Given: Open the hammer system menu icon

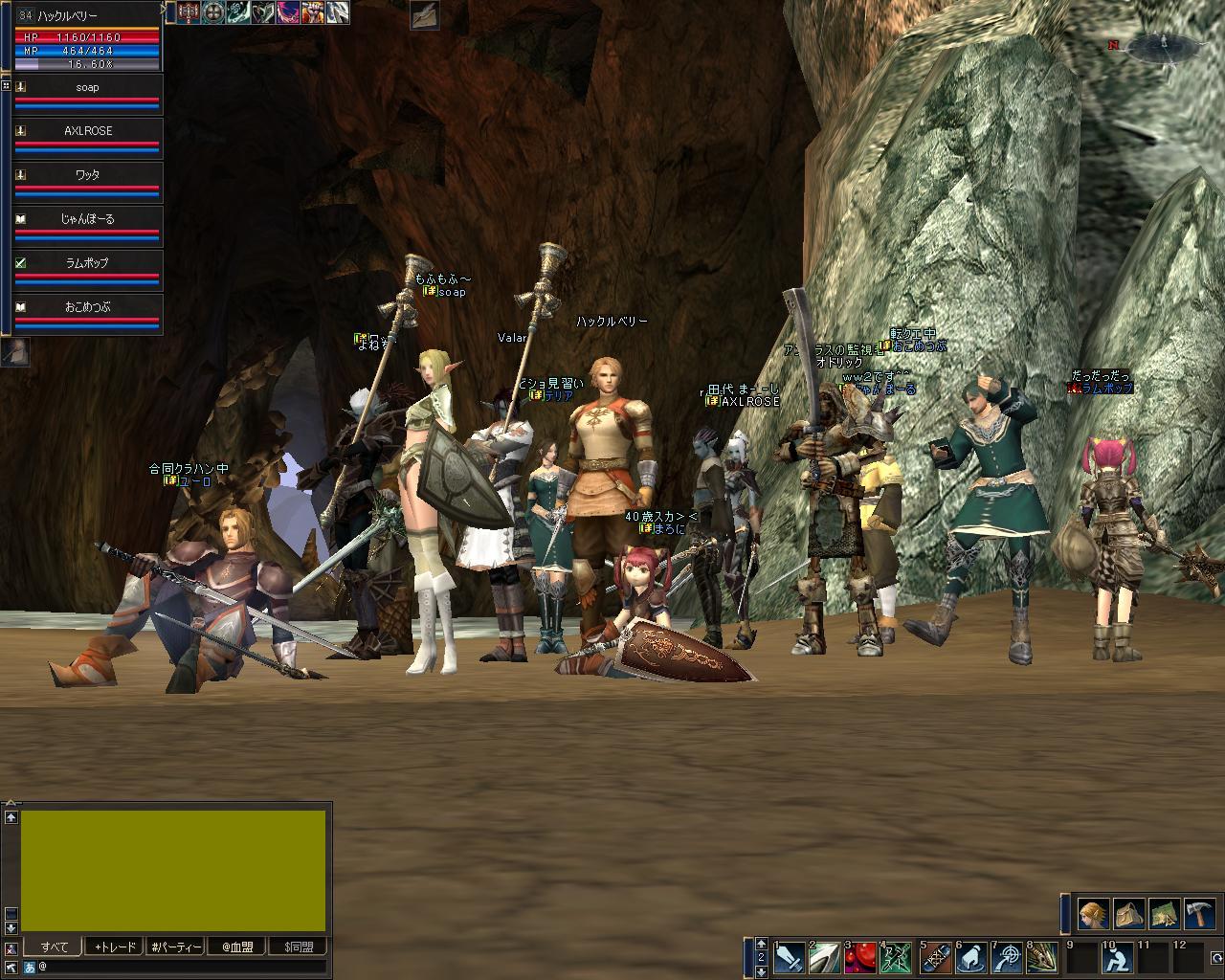Looking at the screenshot, I should coord(1200,914).
